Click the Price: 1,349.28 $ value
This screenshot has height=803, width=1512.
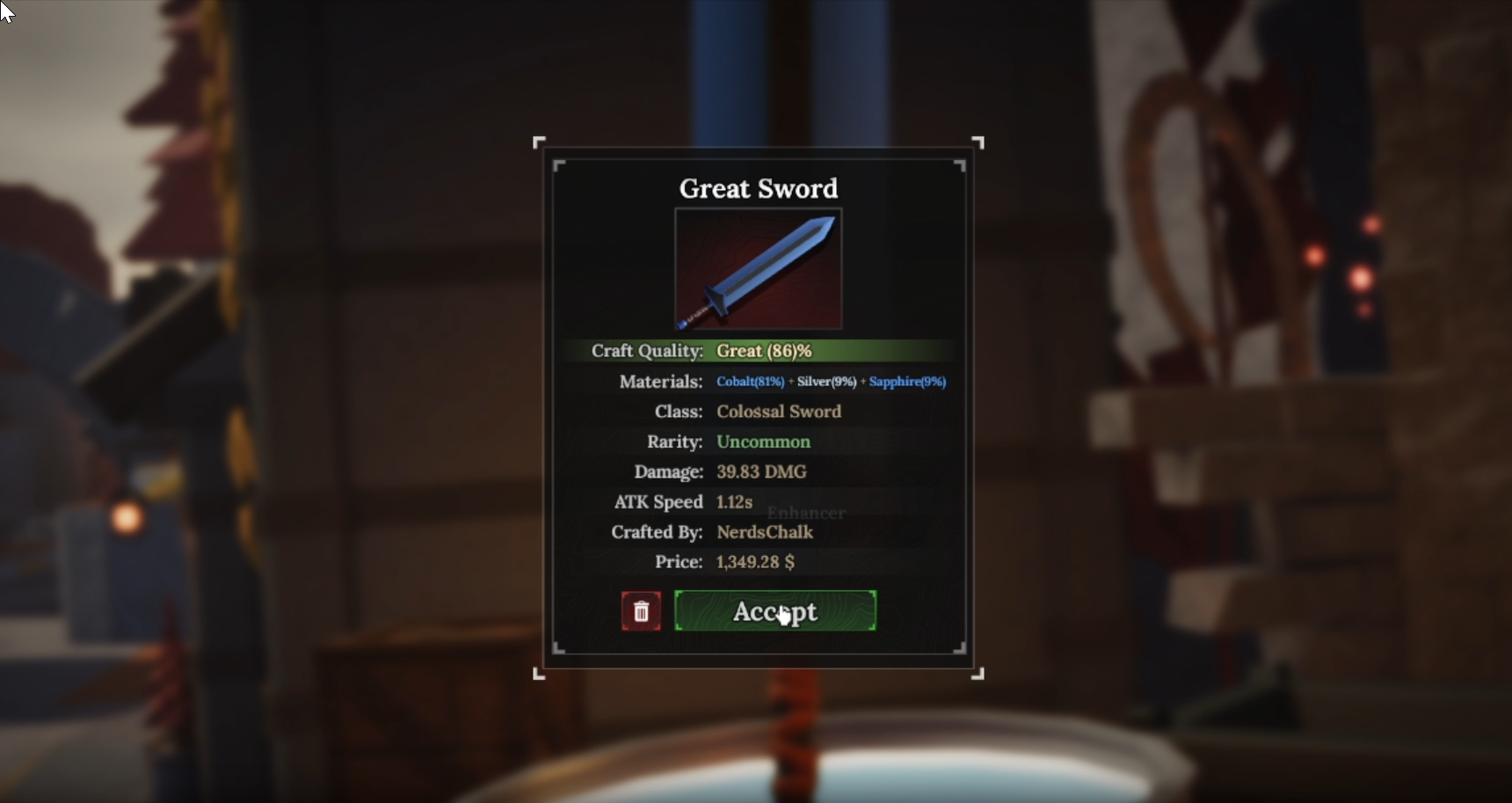(x=754, y=562)
